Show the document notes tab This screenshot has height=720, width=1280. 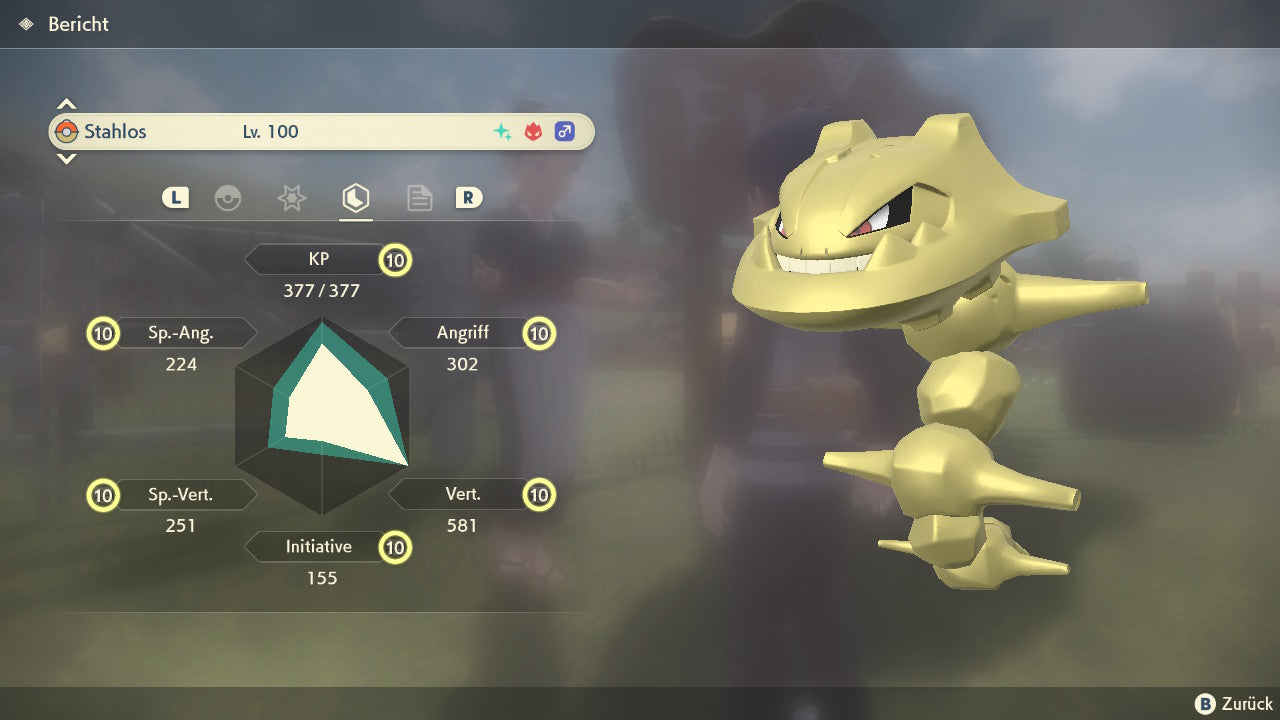click(419, 198)
